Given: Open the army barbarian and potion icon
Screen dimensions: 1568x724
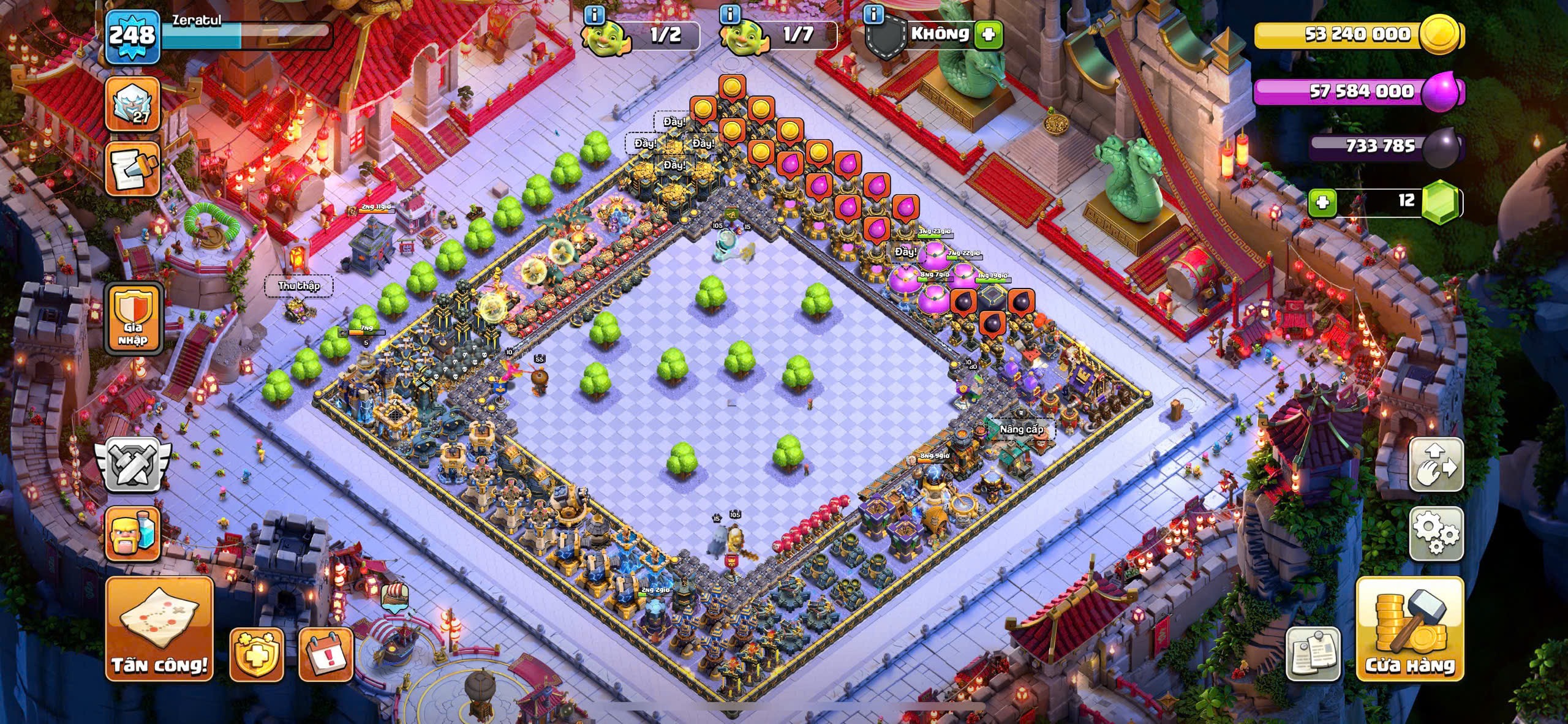Looking at the screenshot, I should pyautogui.click(x=132, y=534).
